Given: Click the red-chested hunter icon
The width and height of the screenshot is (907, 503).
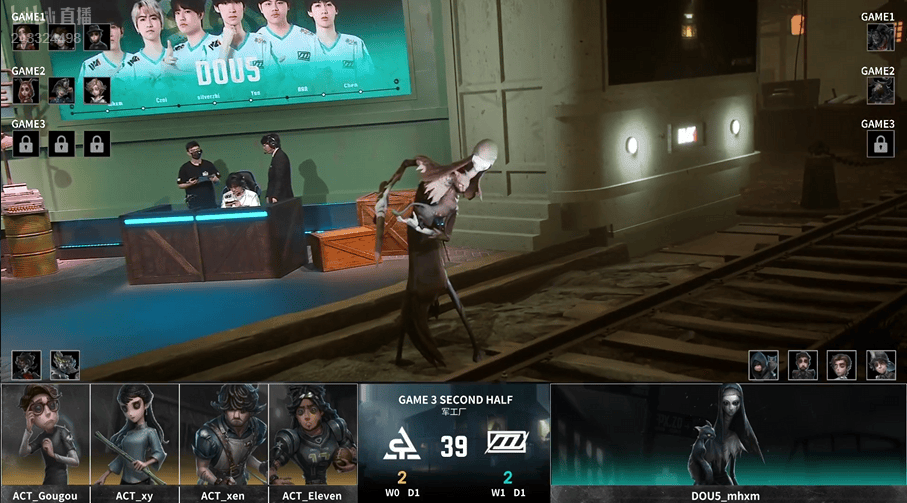Looking at the screenshot, I should [x=27, y=364].
